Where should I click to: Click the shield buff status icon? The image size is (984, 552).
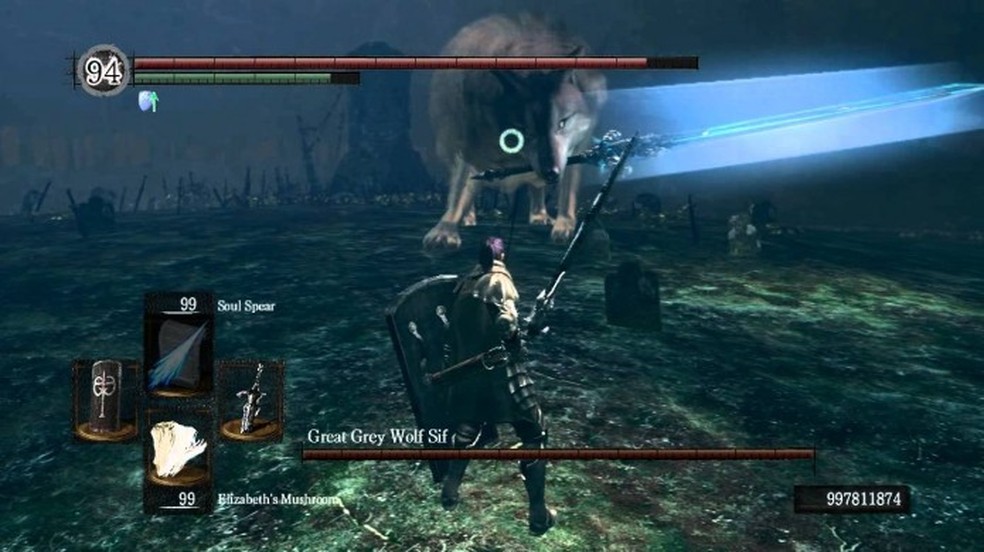pos(148,100)
